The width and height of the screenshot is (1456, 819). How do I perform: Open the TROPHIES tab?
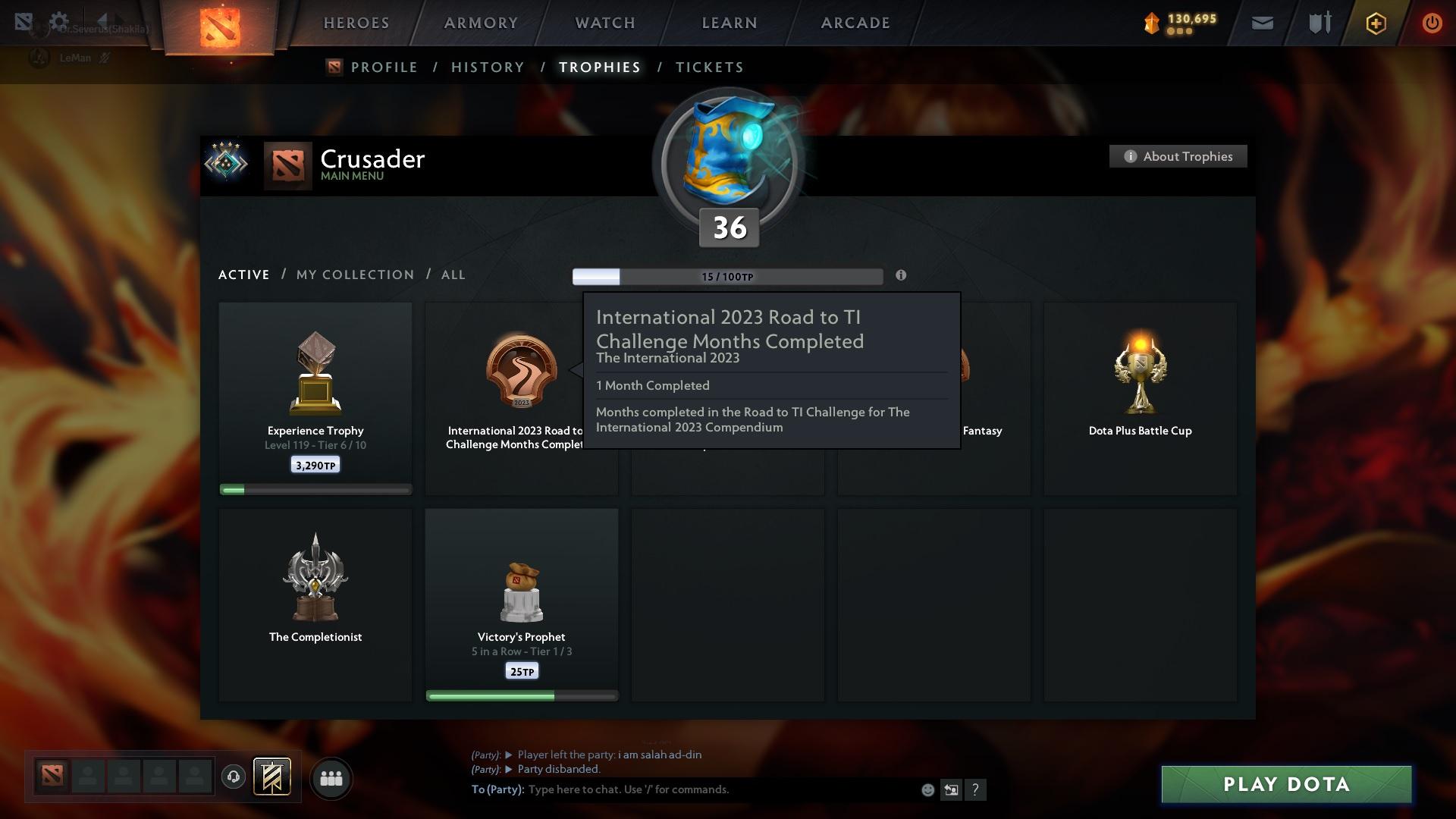598,67
